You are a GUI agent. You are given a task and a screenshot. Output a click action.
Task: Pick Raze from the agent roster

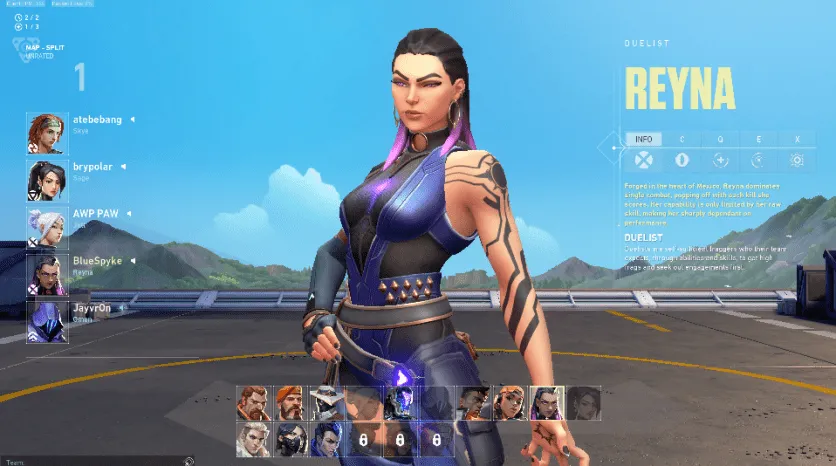coord(508,403)
